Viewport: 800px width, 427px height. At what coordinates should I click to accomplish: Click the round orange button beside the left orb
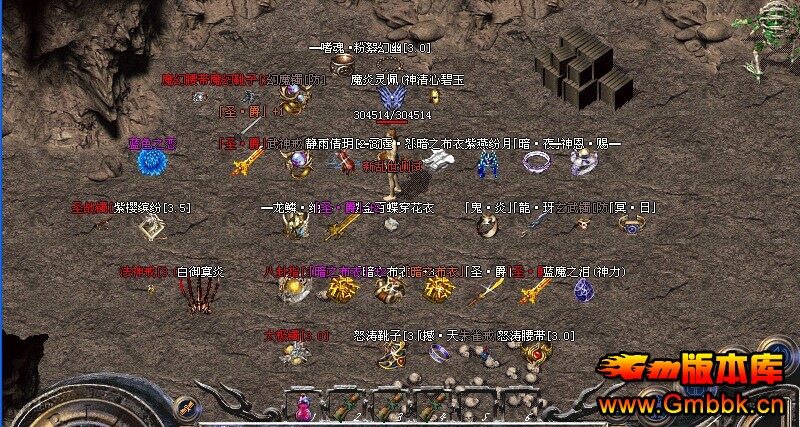tap(186, 406)
